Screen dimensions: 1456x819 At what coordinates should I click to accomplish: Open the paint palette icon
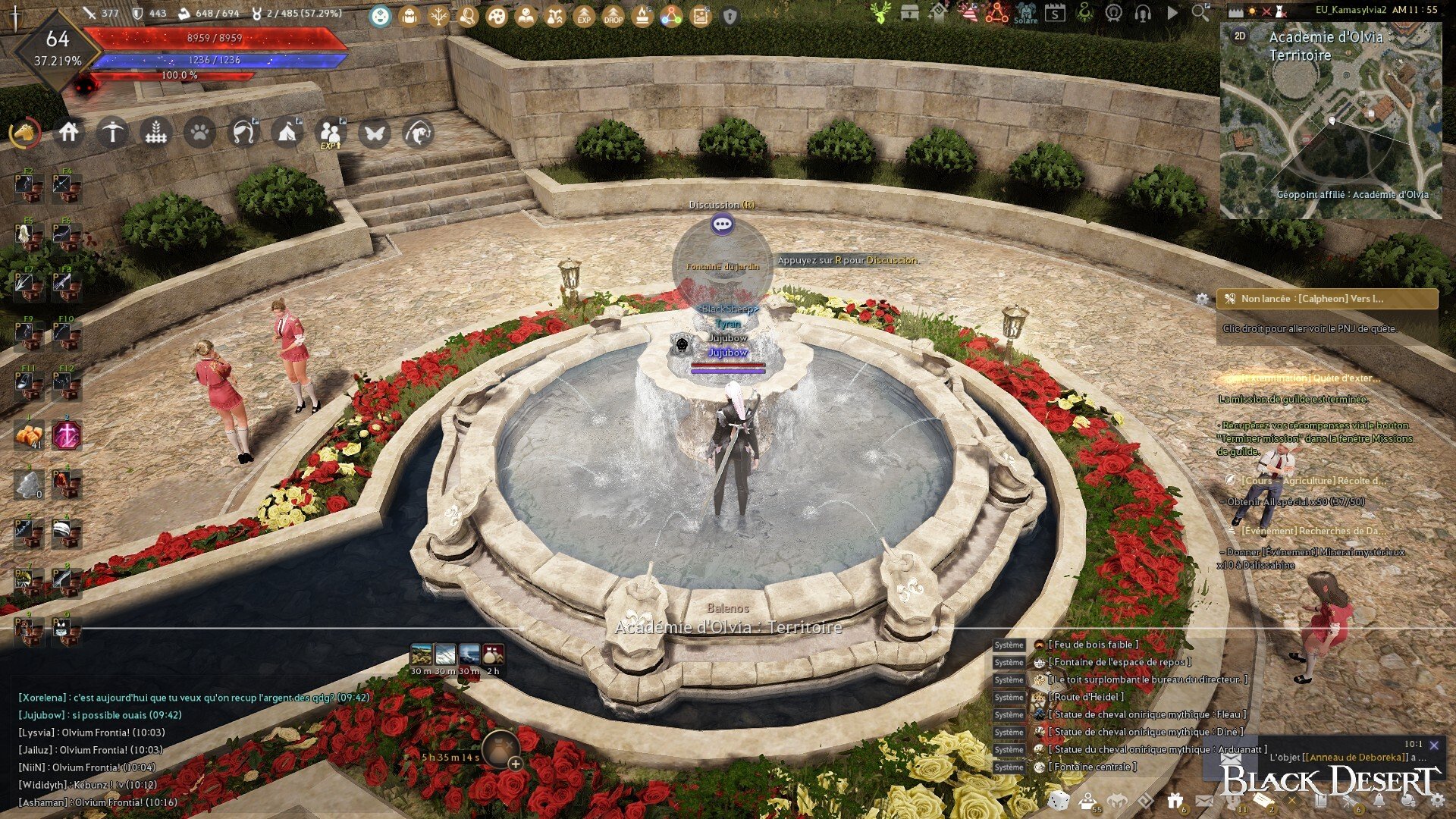coord(497,16)
